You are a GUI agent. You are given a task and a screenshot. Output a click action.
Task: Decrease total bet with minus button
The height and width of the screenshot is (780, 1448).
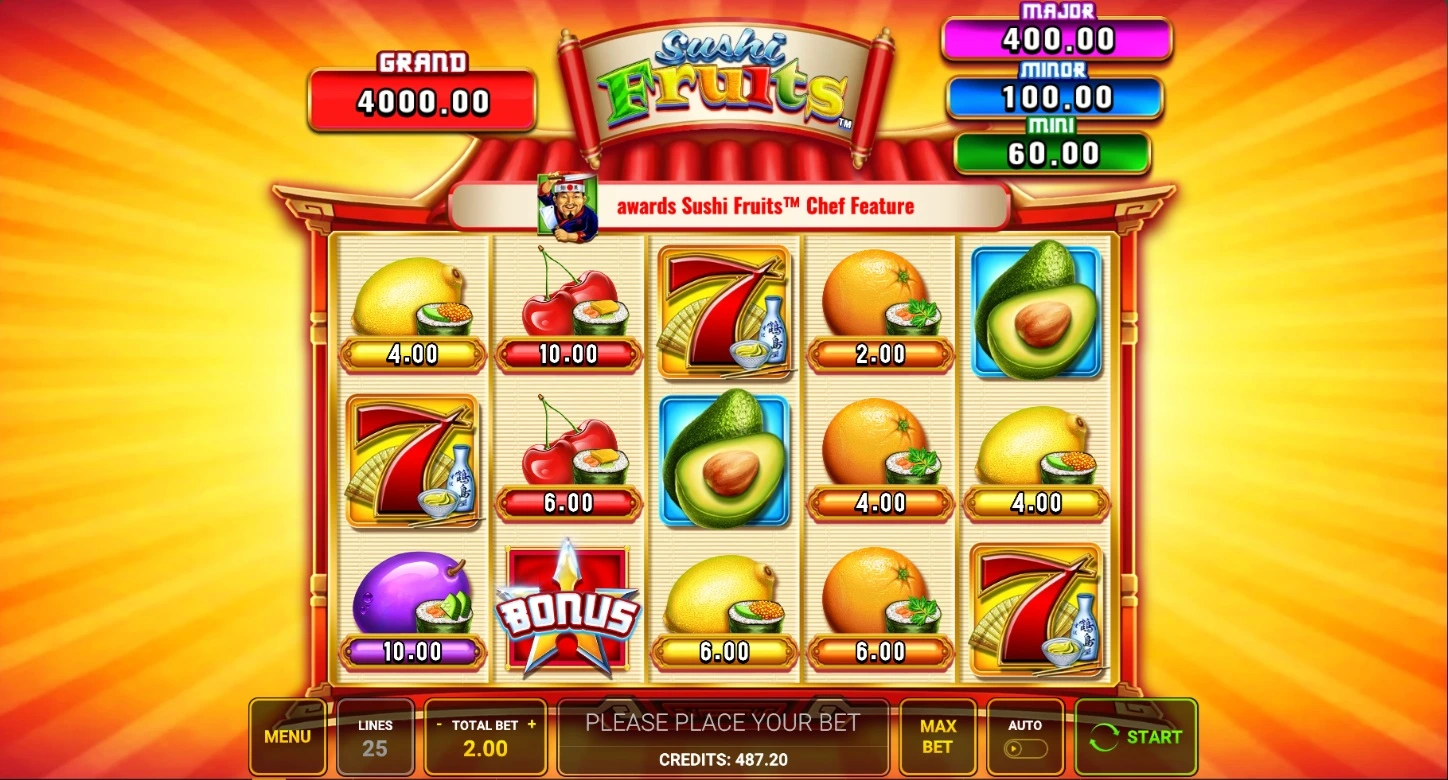(439, 724)
